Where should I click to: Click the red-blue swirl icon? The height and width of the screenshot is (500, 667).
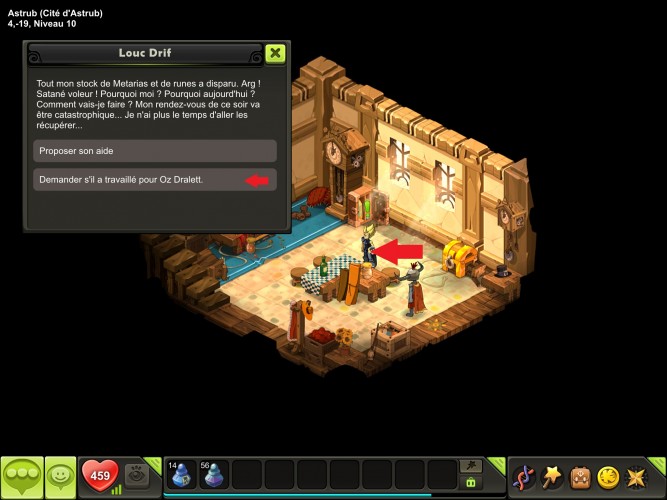pos(523,477)
